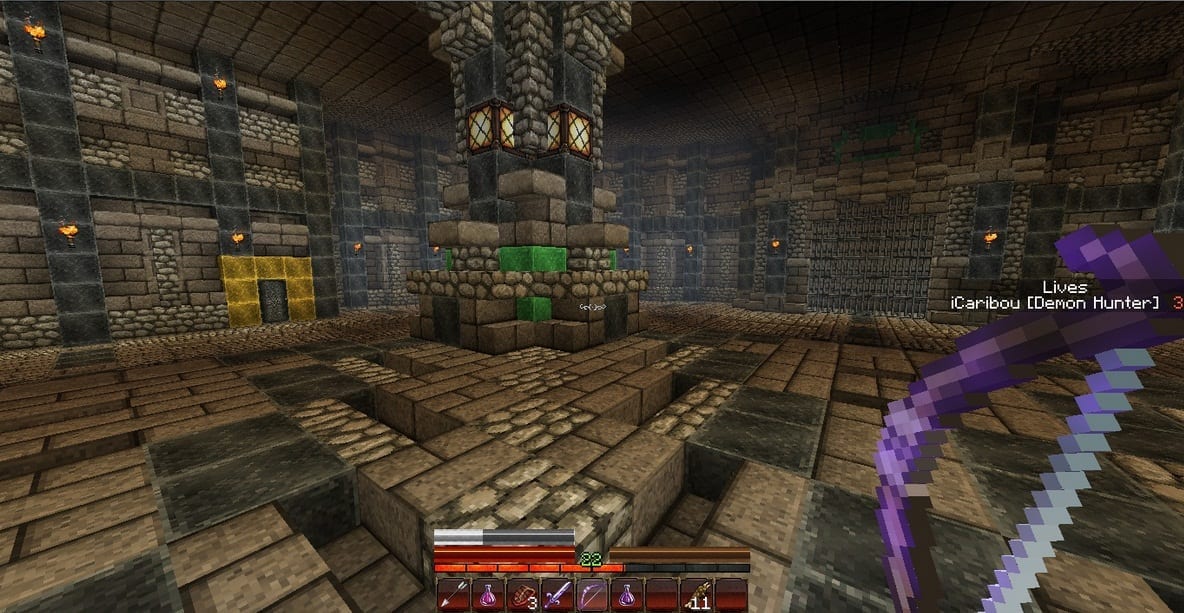Screen dimensions: 1184x613
Task: Choose the purple sword hotbar slot
Action: [x=557, y=595]
